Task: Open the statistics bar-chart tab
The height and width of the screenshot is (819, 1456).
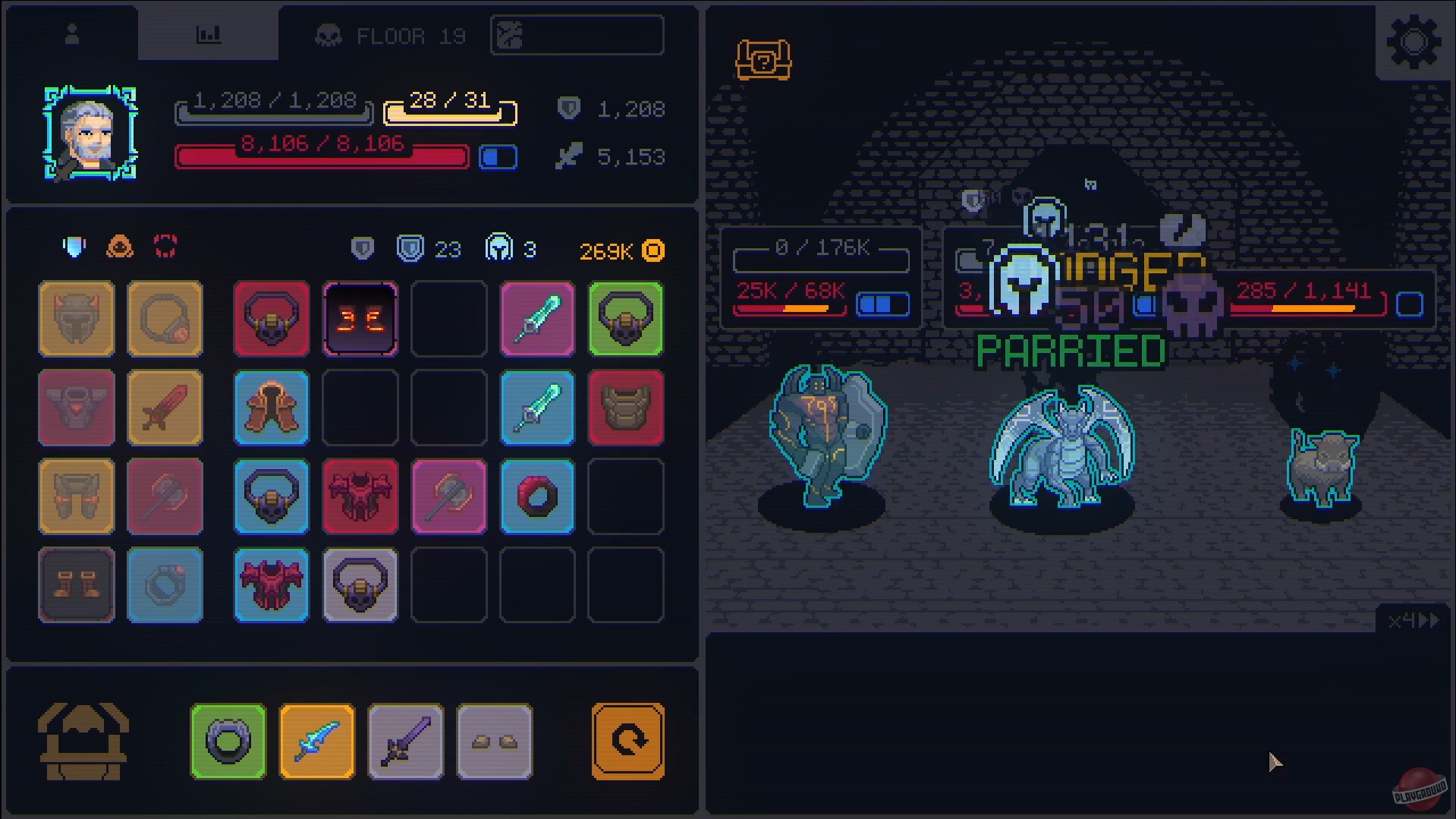Action: 209,33
